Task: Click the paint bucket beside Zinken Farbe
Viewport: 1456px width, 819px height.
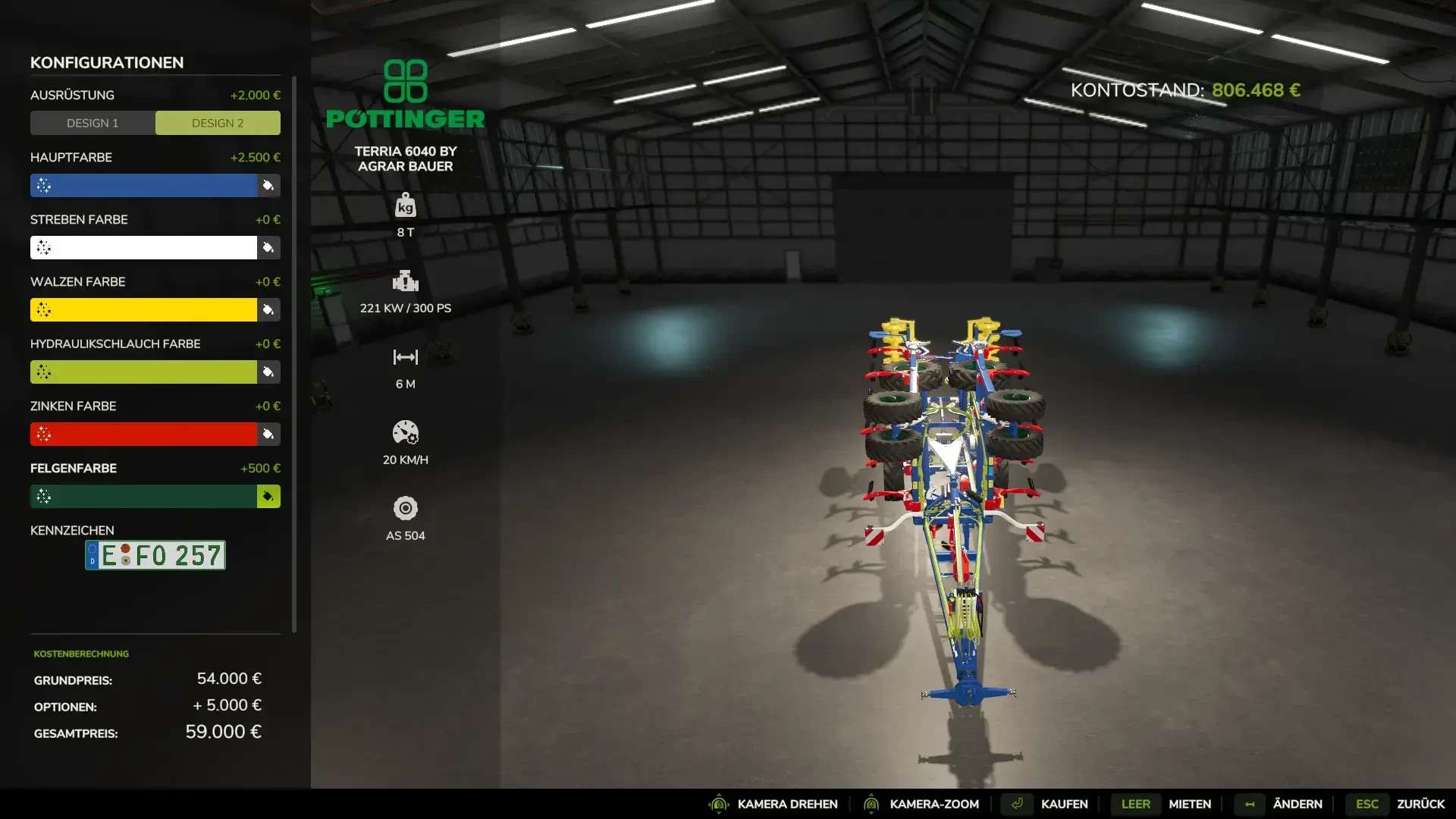Action: pyautogui.click(x=268, y=435)
